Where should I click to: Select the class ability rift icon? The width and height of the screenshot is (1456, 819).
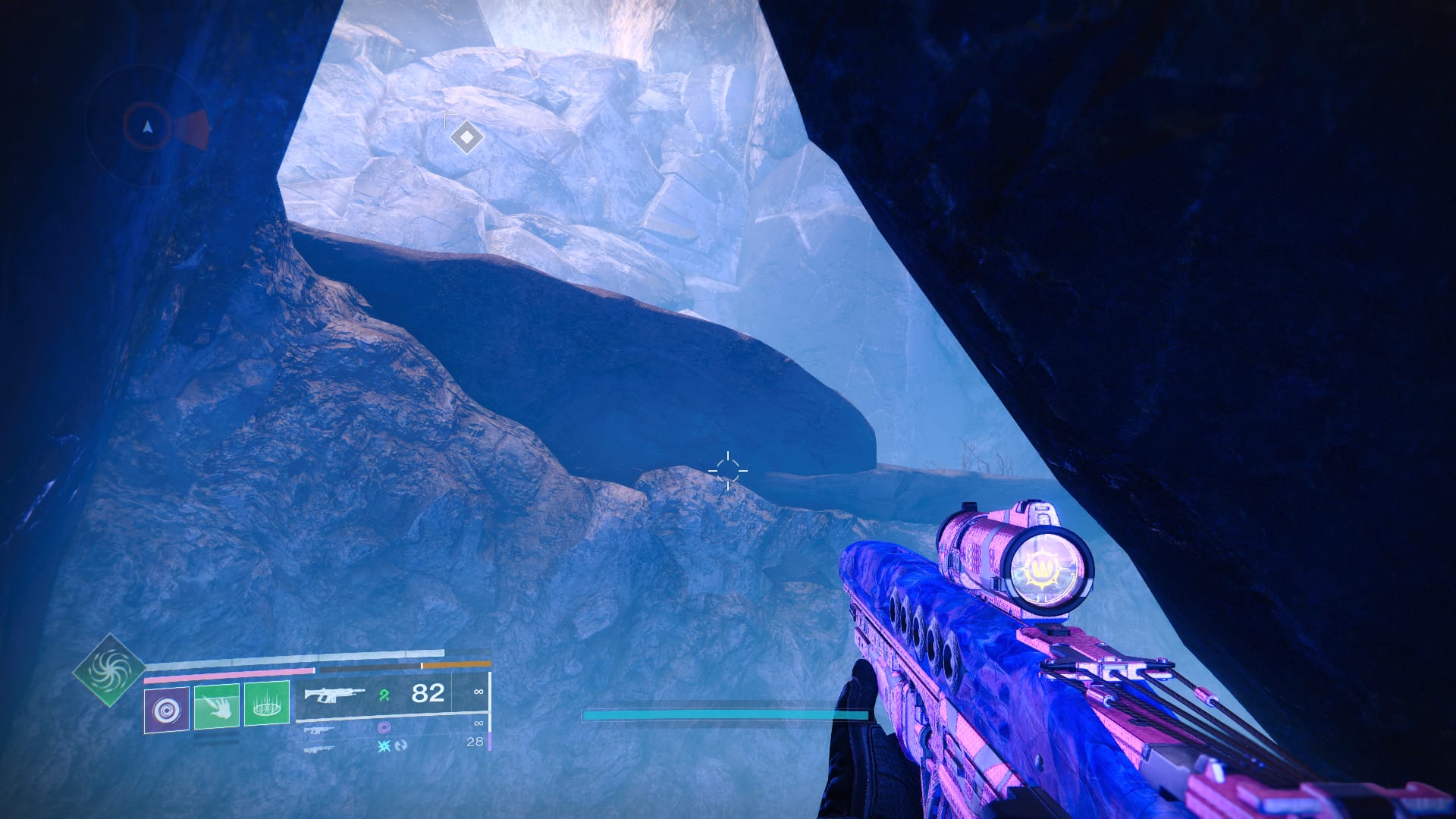pos(266,704)
